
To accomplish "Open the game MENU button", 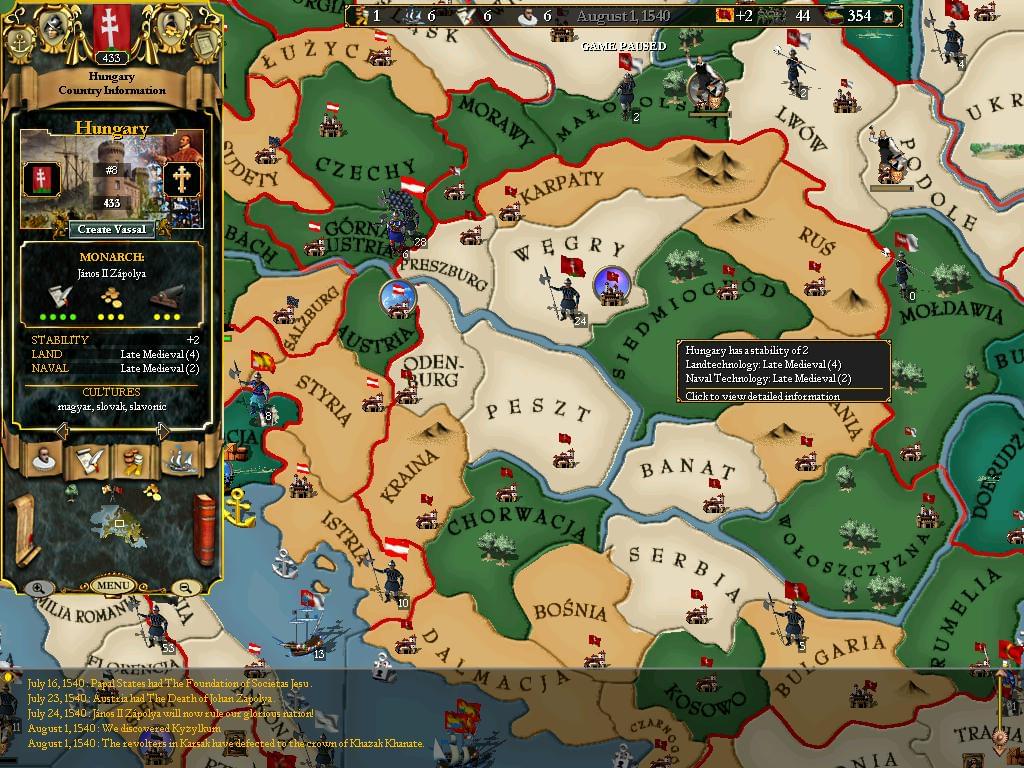I will [112, 585].
